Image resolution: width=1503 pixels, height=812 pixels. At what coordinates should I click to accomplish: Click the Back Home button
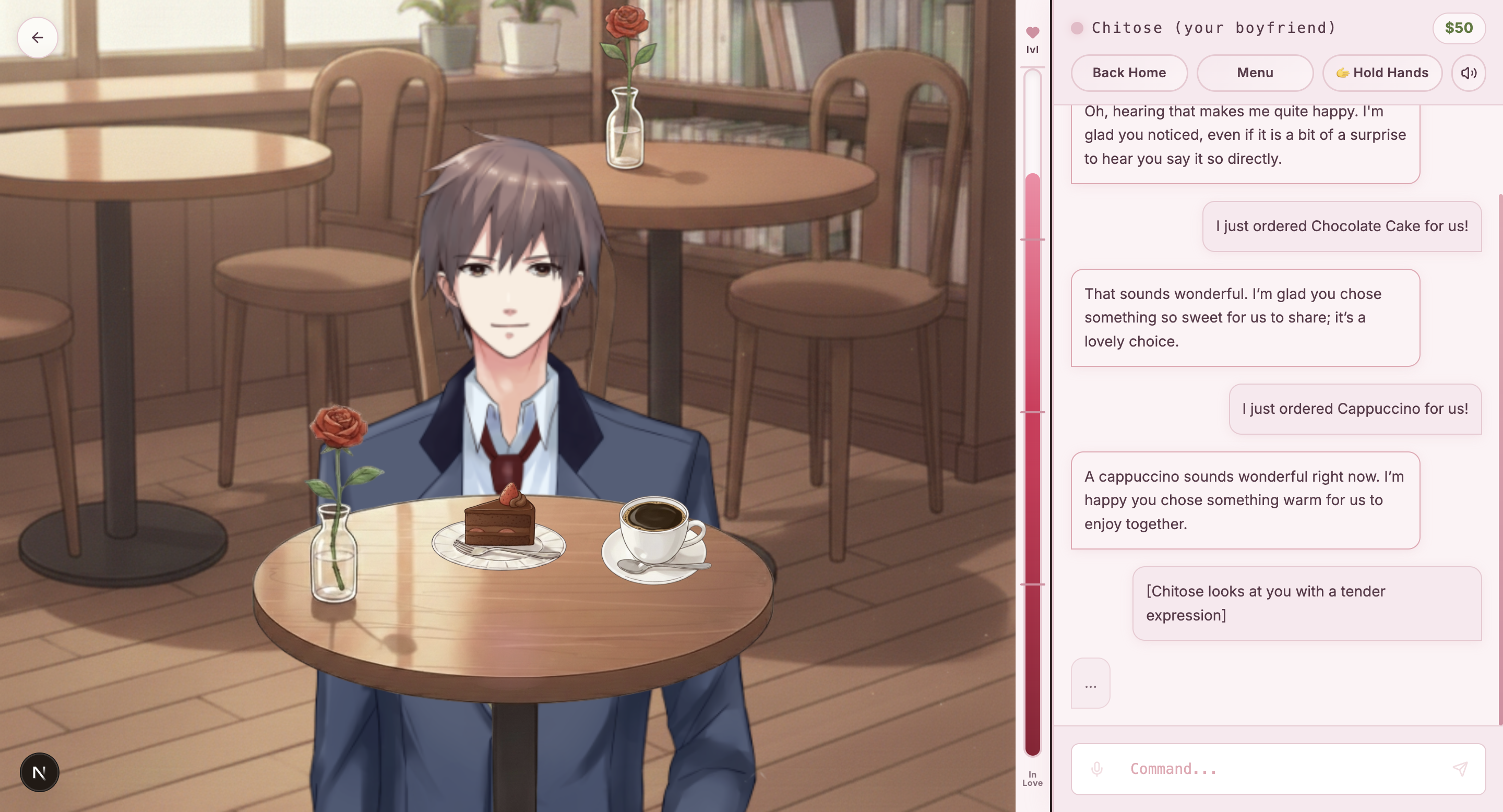tap(1128, 73)
